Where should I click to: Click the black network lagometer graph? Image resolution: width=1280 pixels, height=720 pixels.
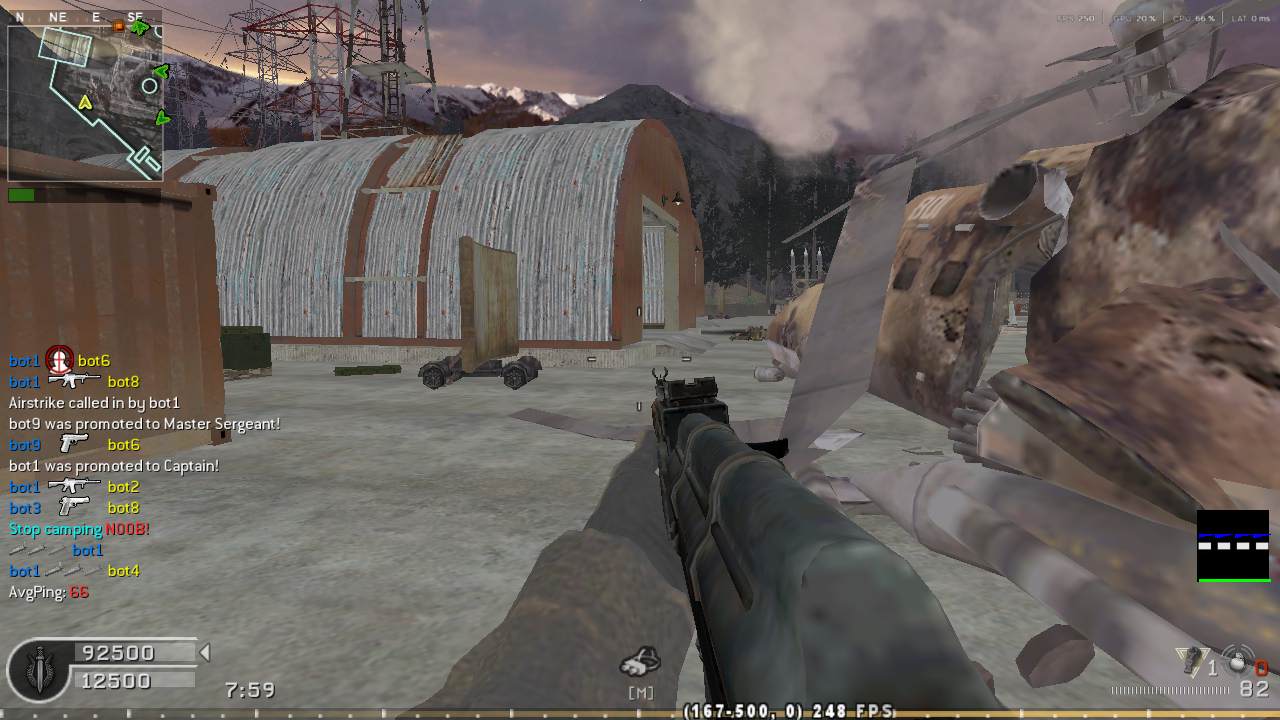(1233, 546)
